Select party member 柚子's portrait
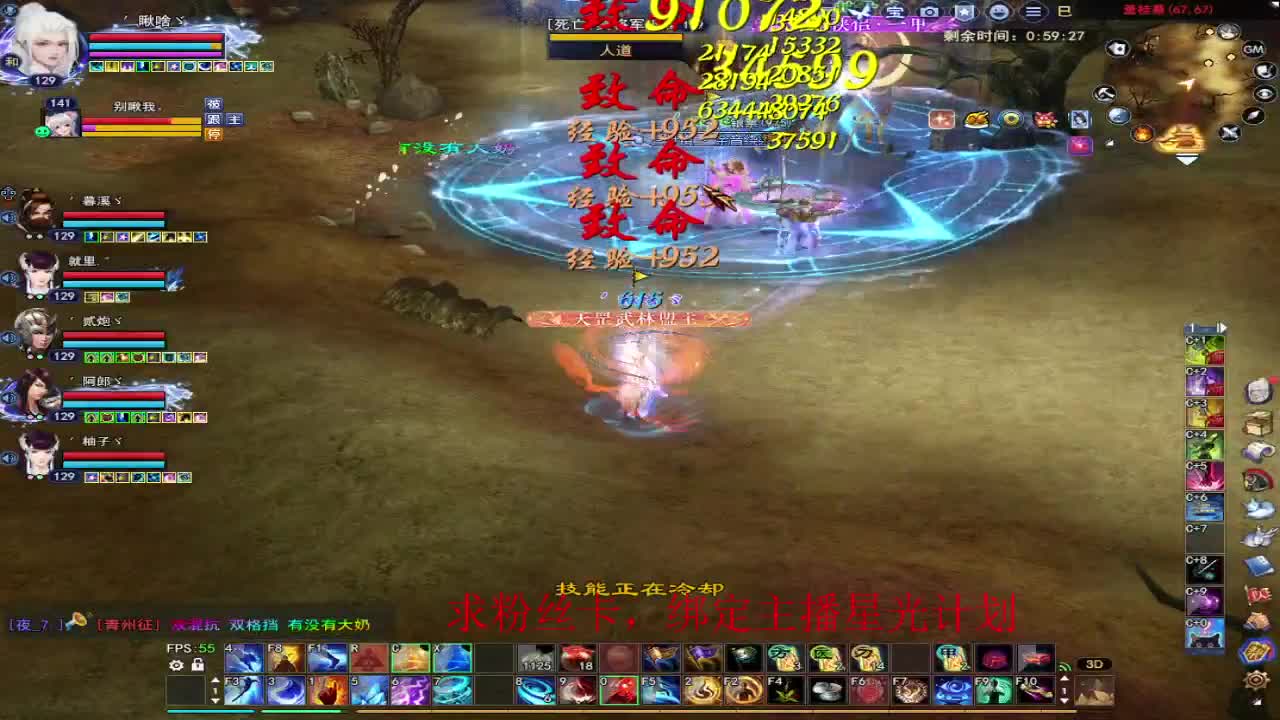1280x720 pixels. coord(35,455)
